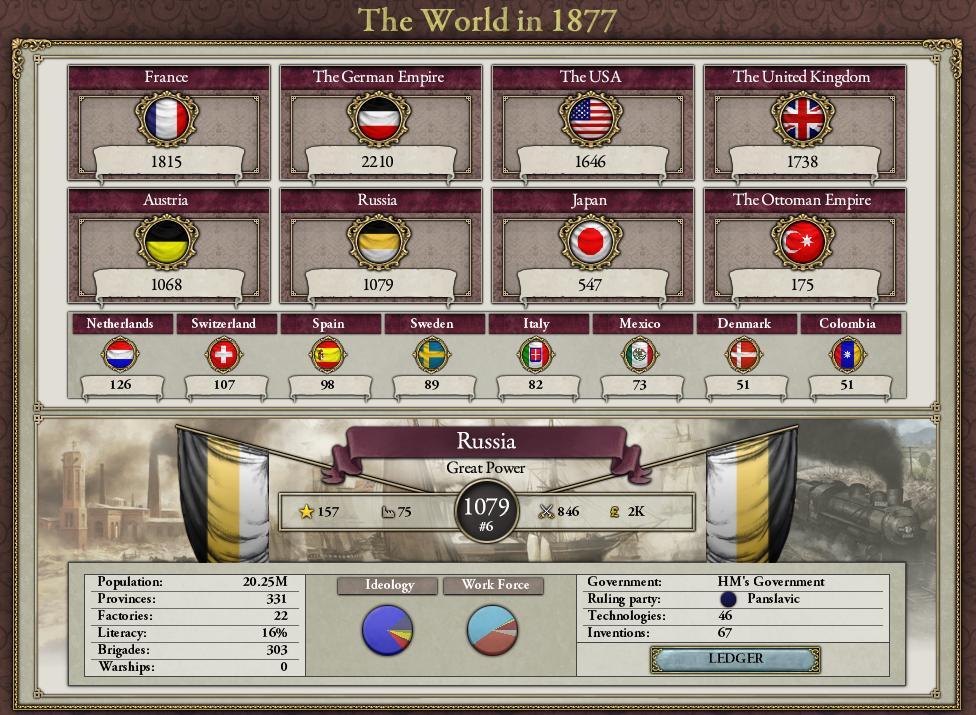
Task: Choose the Japan flag
Action: pyautogui.click(x=590, y=243)
